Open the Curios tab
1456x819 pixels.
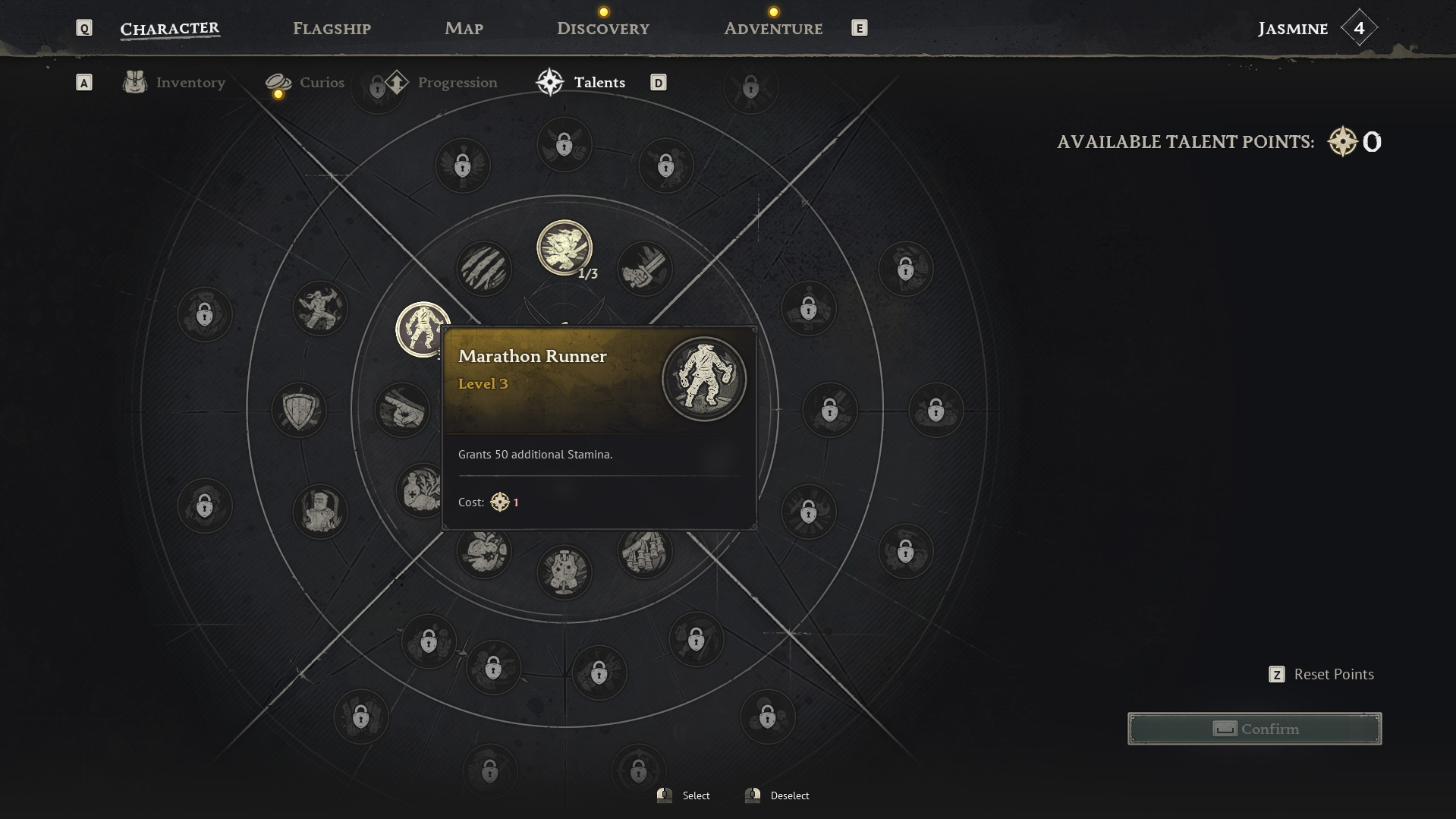[x=321, y=82]
